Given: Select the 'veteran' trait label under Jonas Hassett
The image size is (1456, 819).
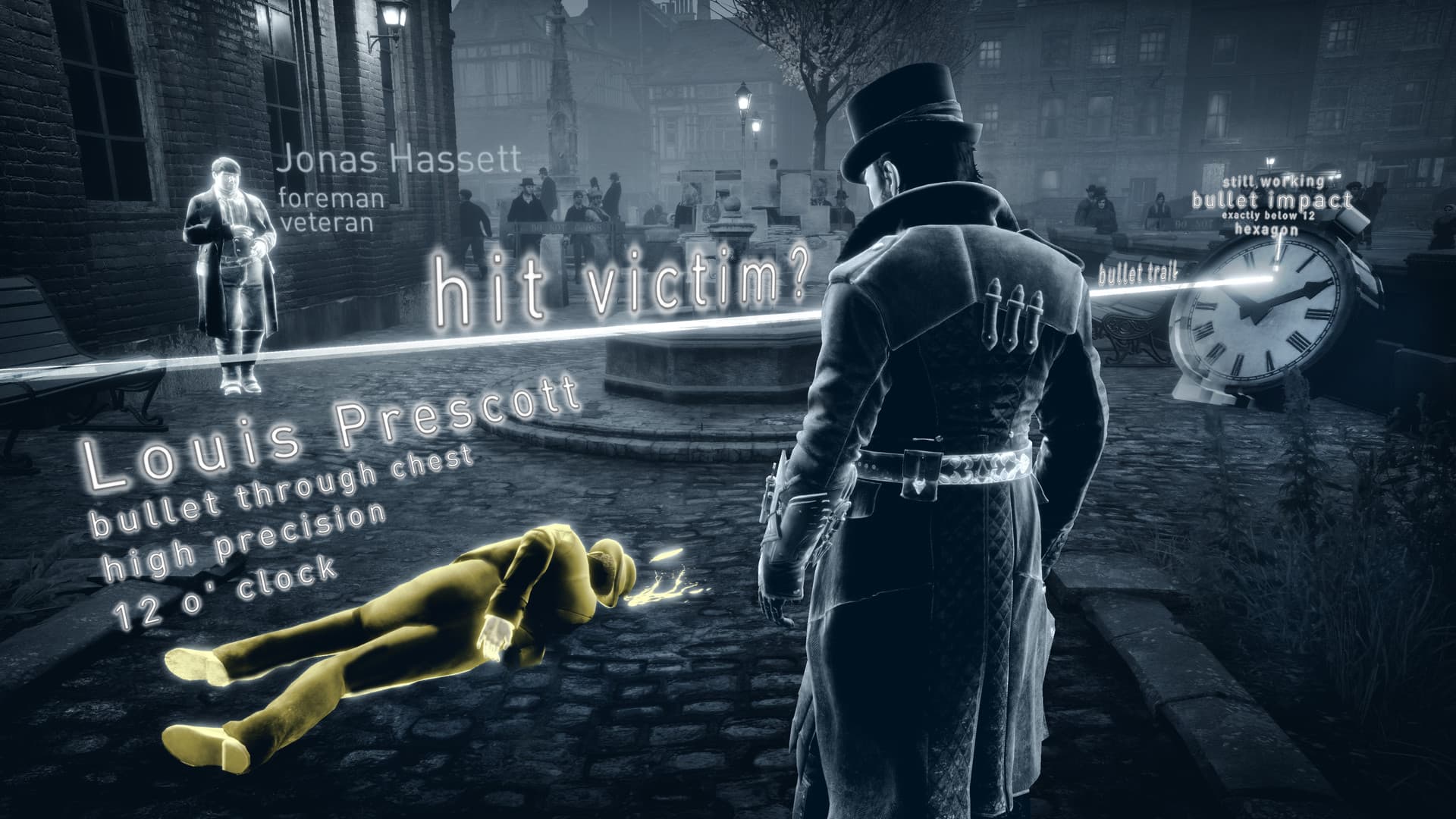Looking at the screenshot, I should click(x=328, y=224).
